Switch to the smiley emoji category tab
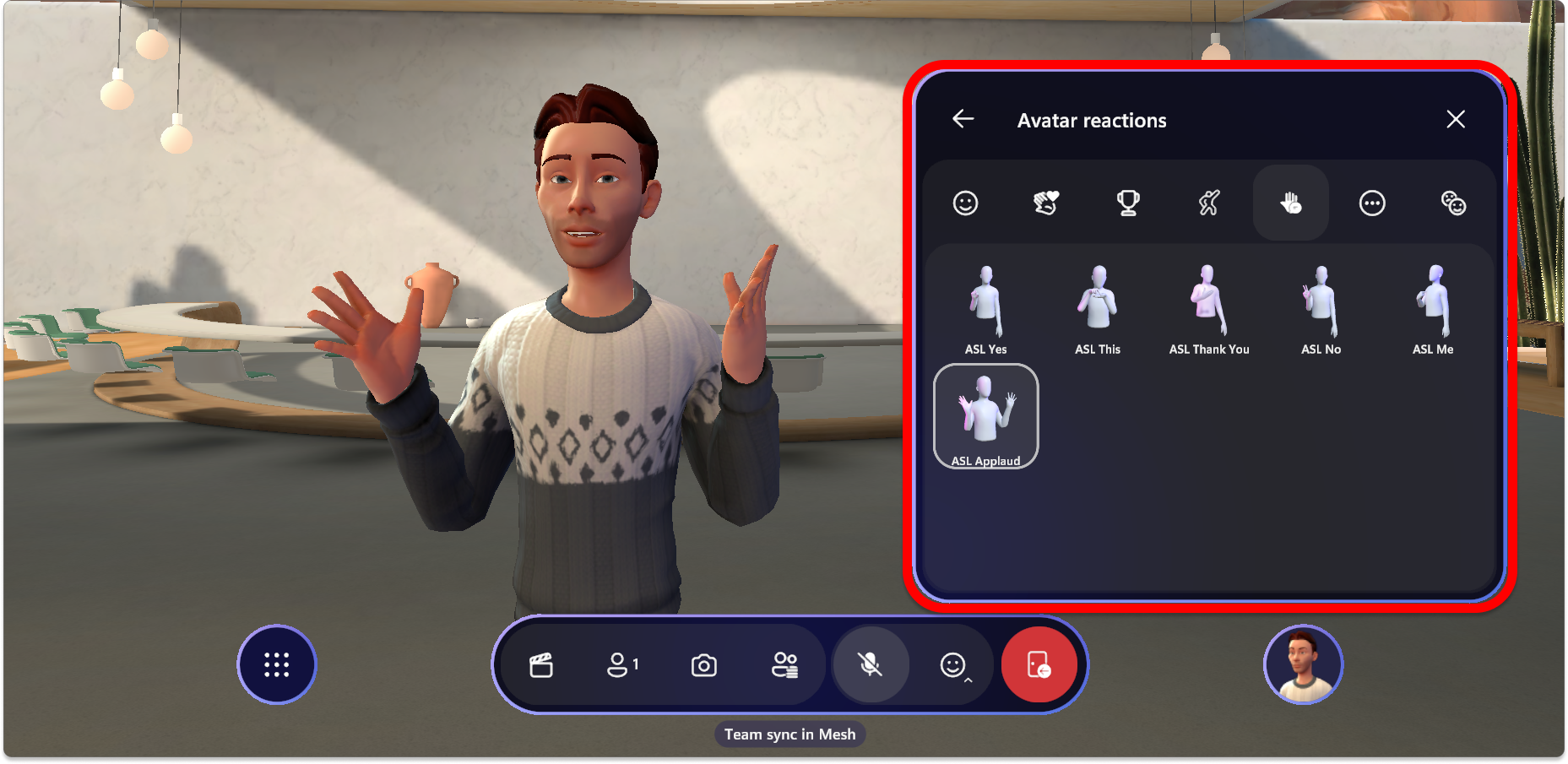The image size is (1568, 764). [965, 203]
